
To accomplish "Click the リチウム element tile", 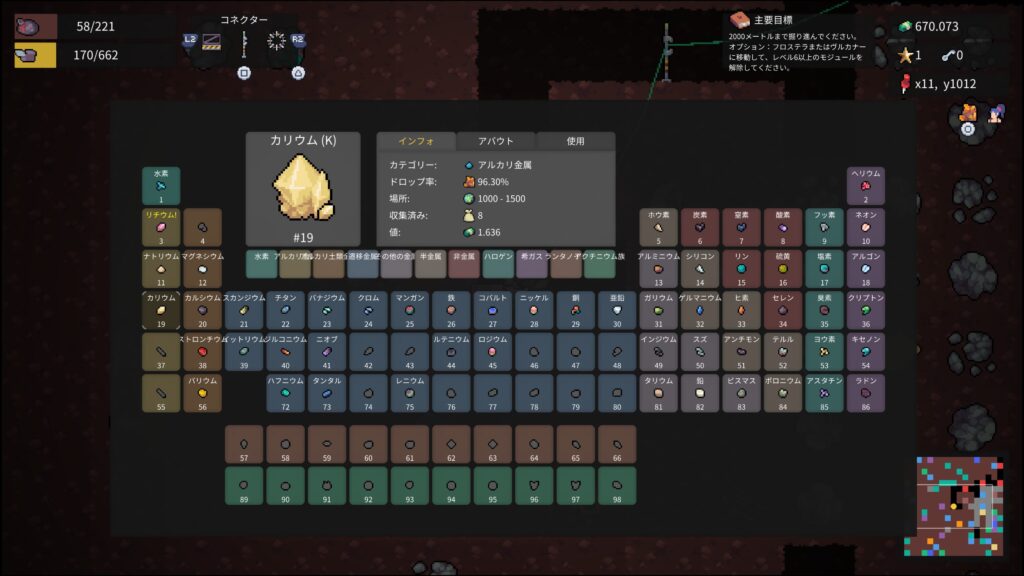I will pos(161,227).
